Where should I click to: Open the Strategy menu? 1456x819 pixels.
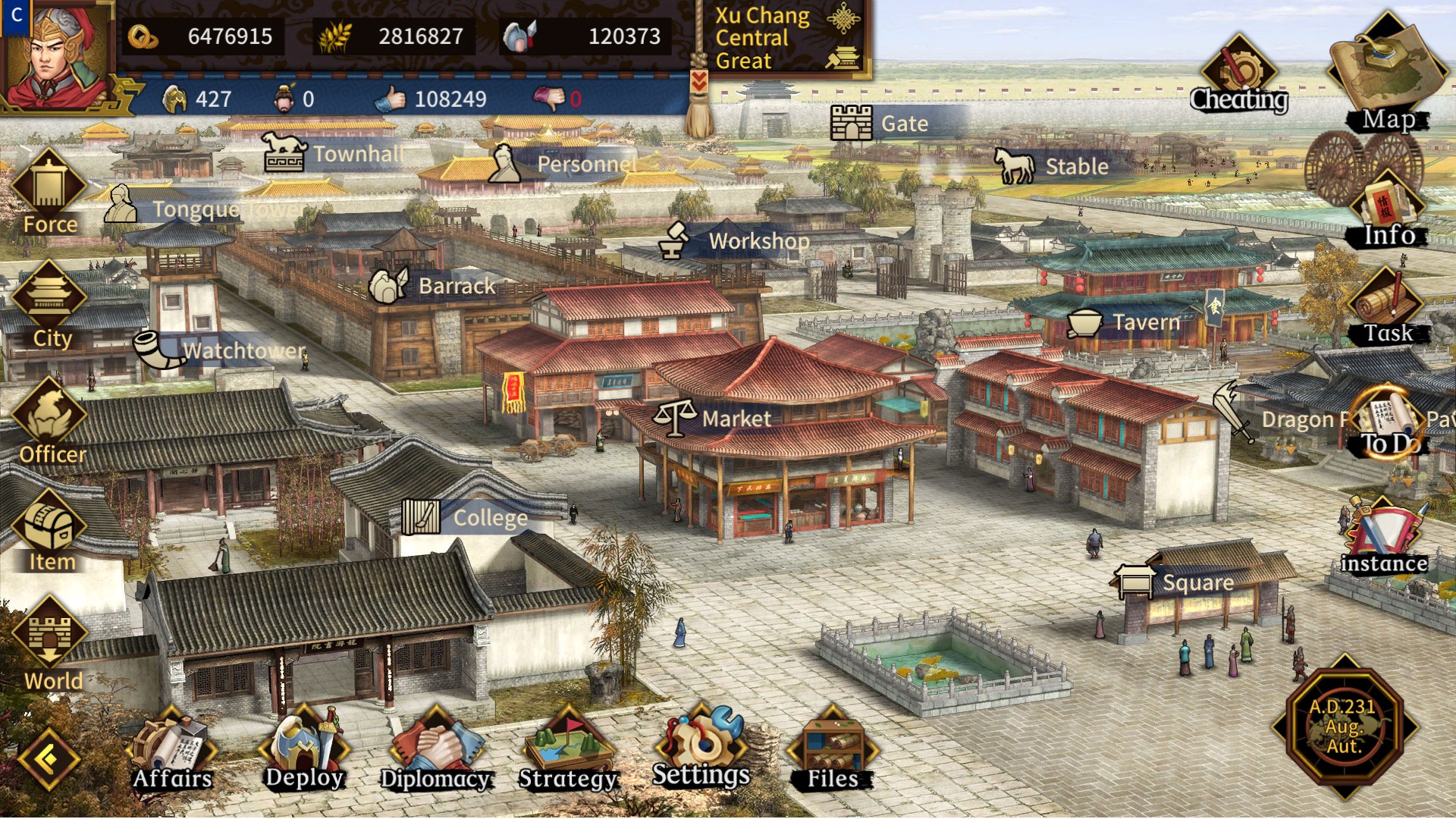(x=568, y=749)
